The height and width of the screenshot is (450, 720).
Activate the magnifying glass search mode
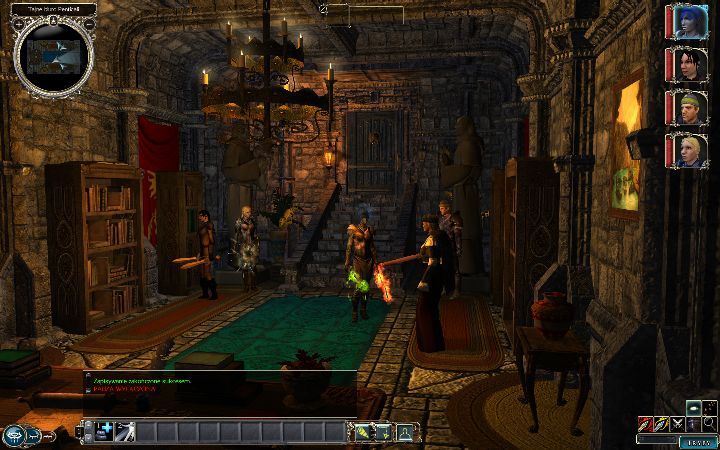click(709, 424)
